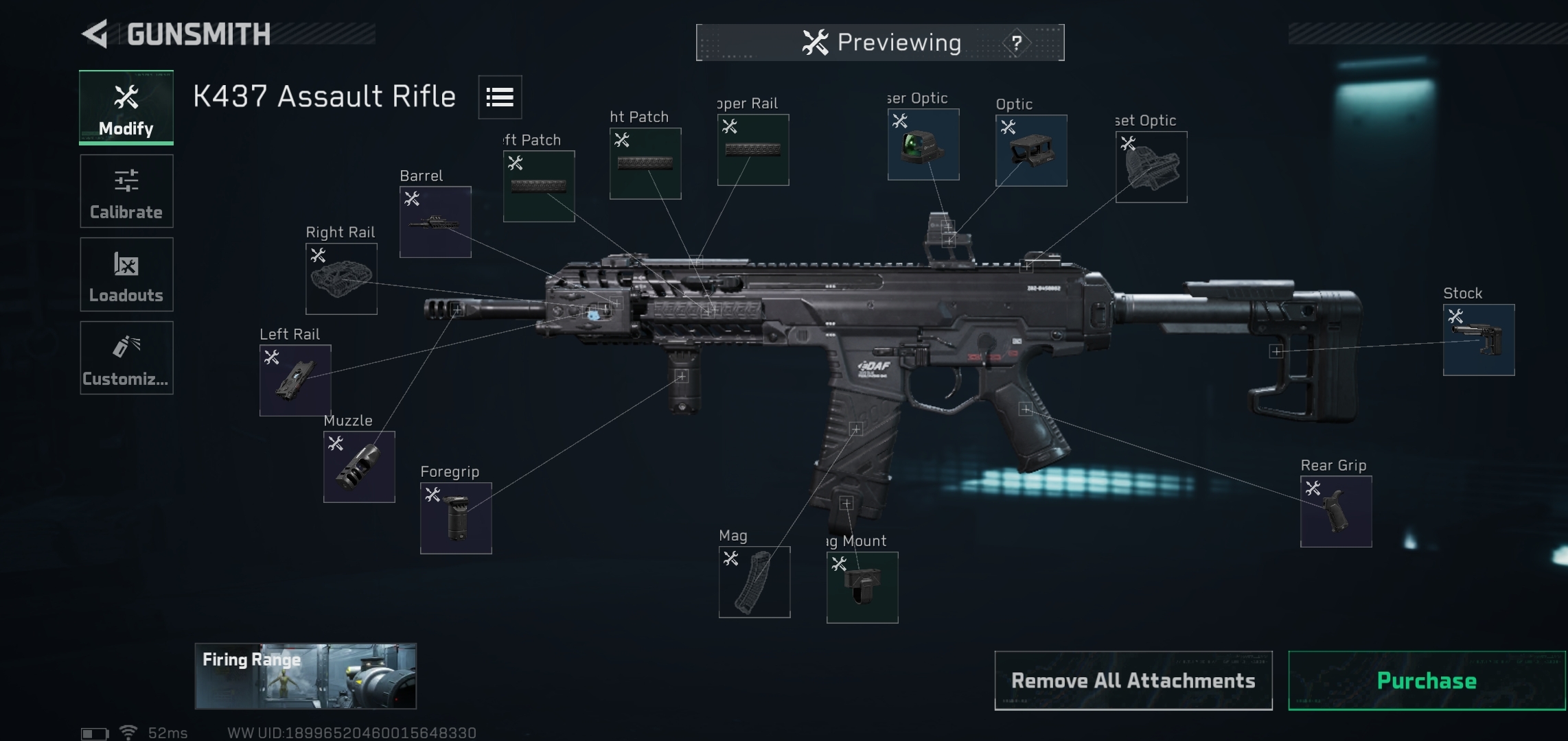Open the Left Rail attachment slot
Image resolution: width=1568 pixels, height=741 pixels.
295,380
